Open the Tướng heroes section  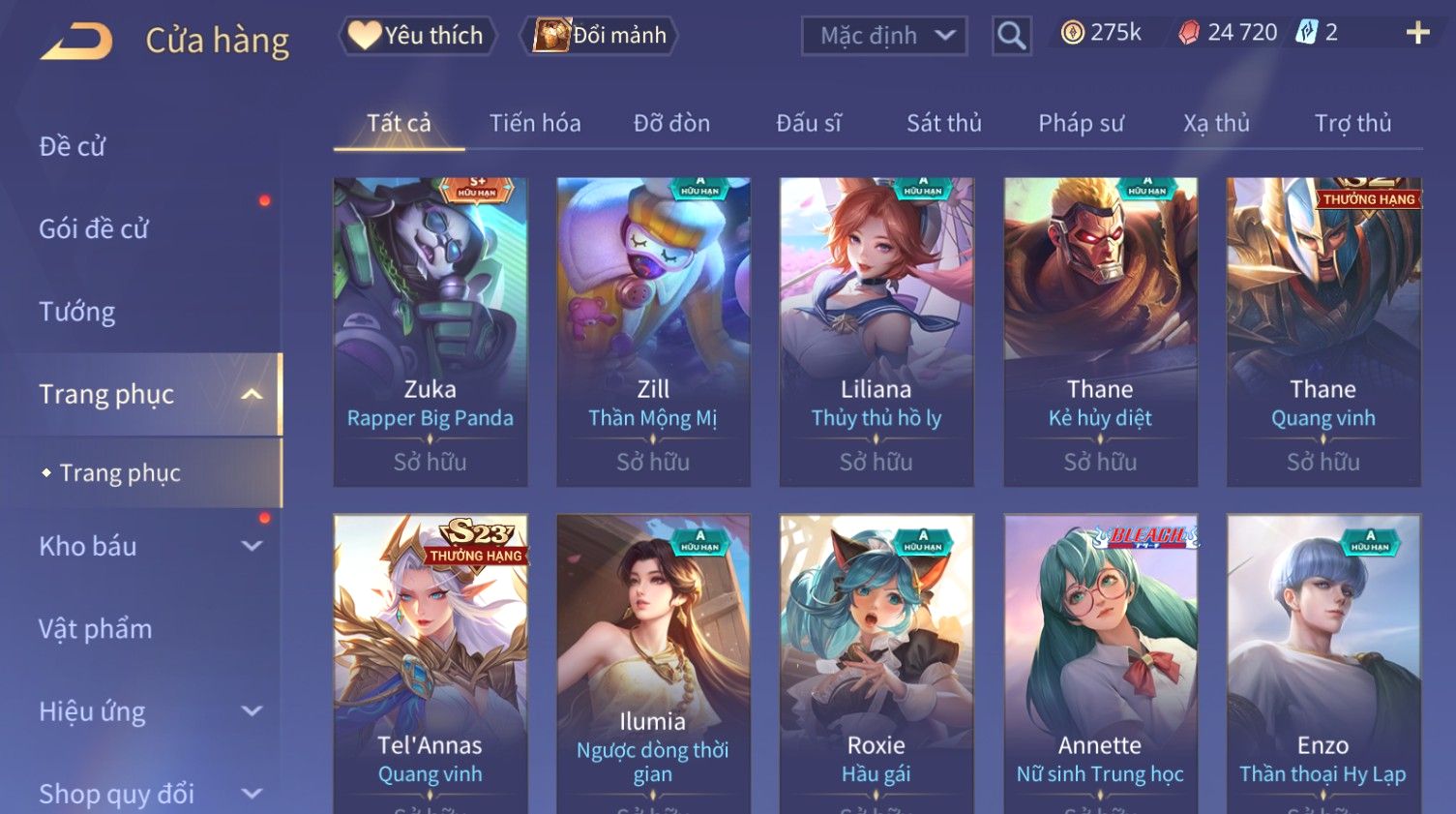tap(77, 312)
